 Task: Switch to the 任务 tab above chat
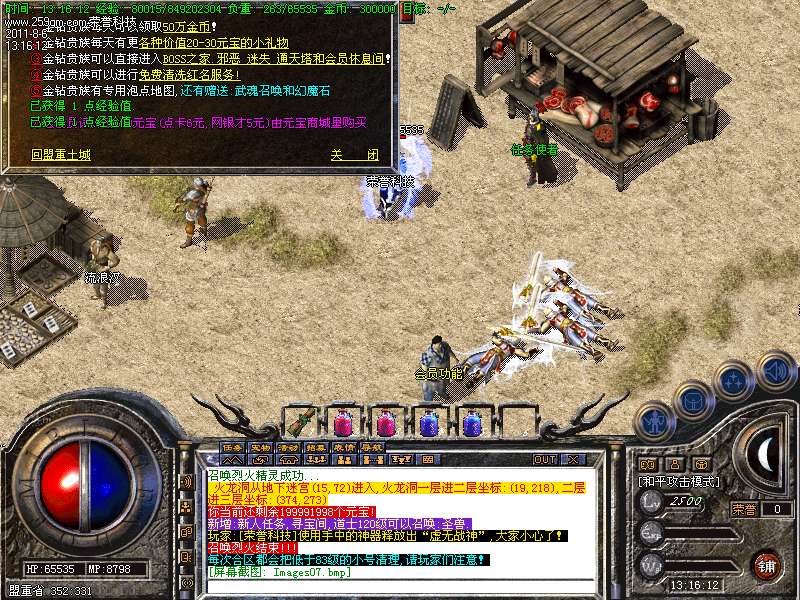(x=233, y=447)
